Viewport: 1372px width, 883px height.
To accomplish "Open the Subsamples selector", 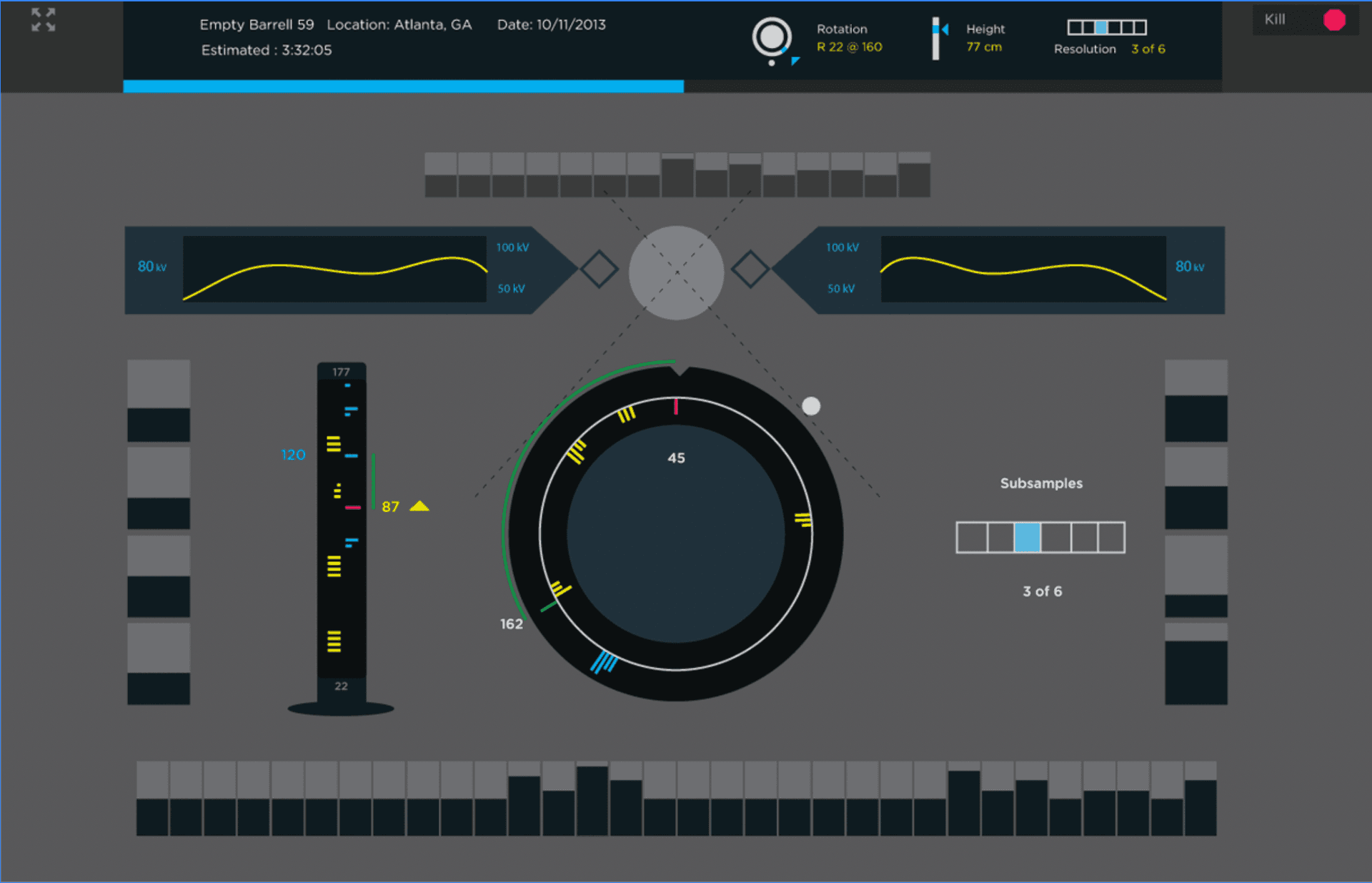I will pos(1040,538).
